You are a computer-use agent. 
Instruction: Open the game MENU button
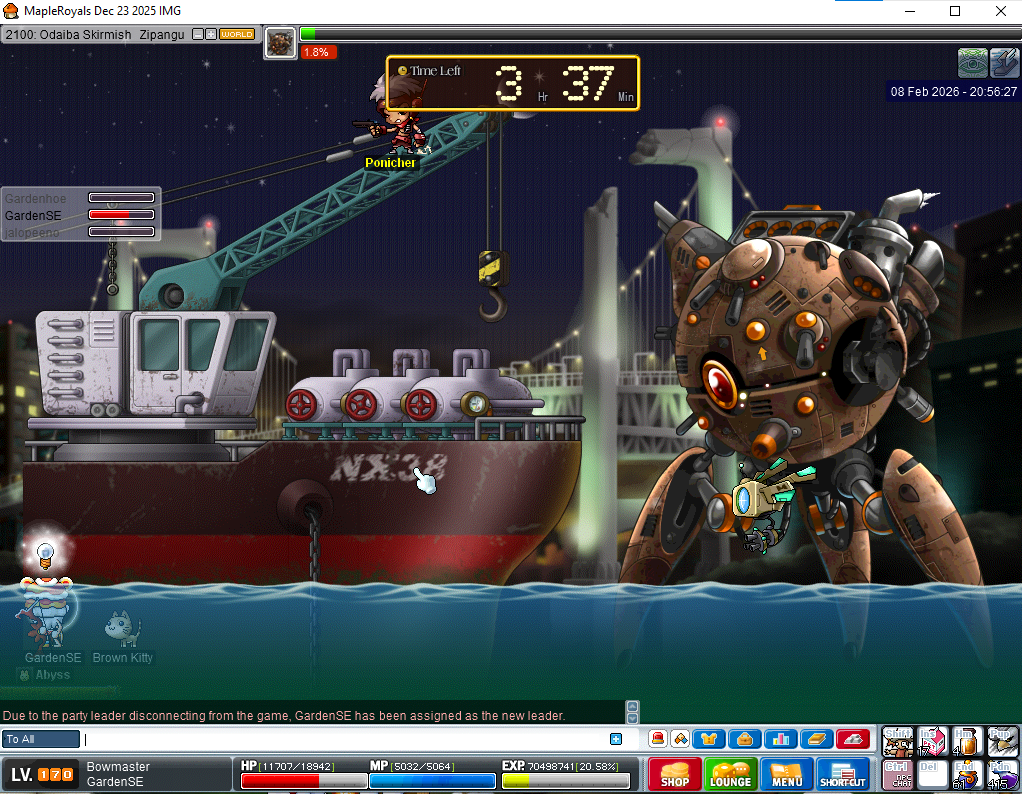click(786, 775)
